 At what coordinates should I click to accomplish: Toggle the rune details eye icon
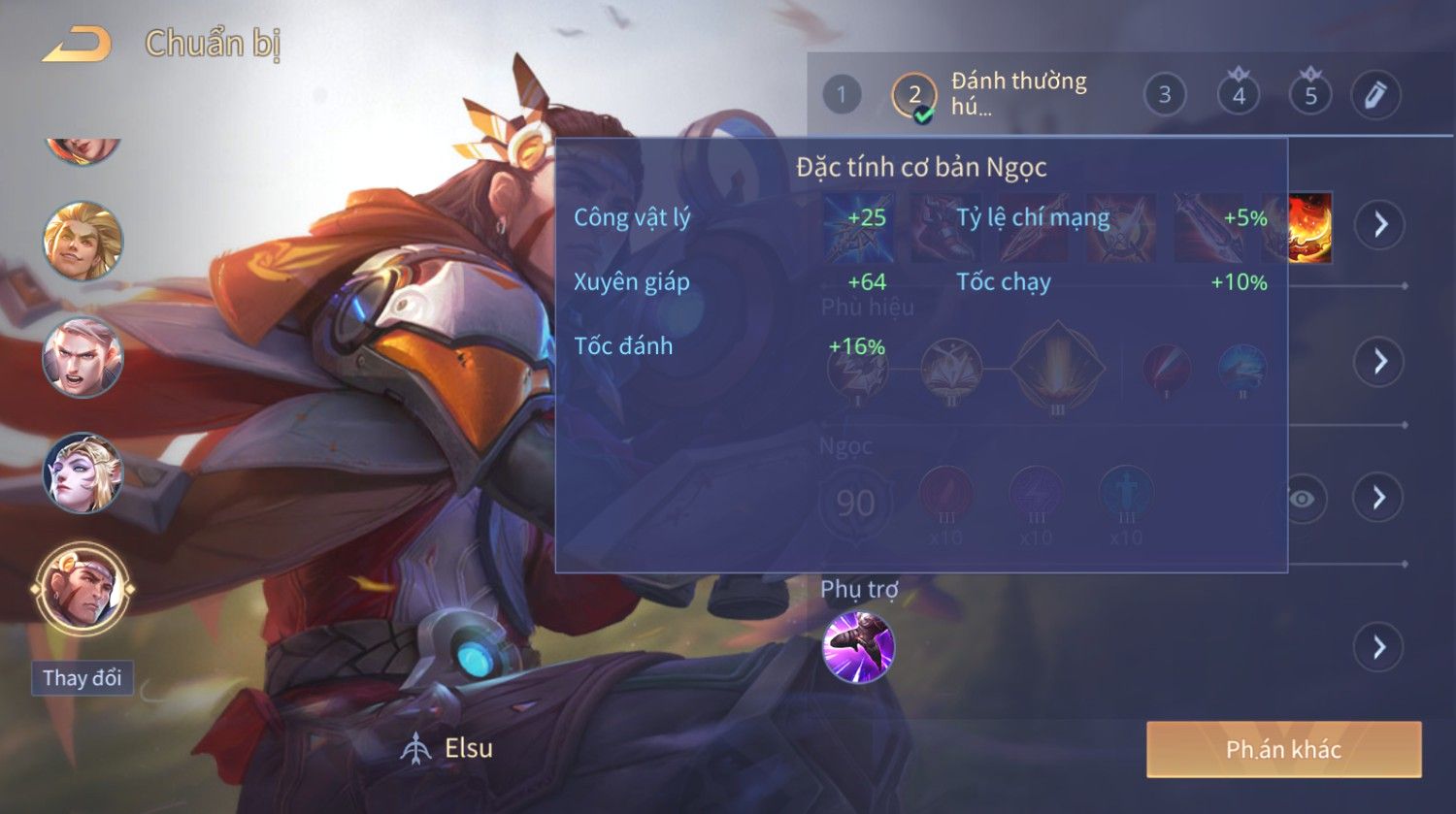(x=1303, y=499)
